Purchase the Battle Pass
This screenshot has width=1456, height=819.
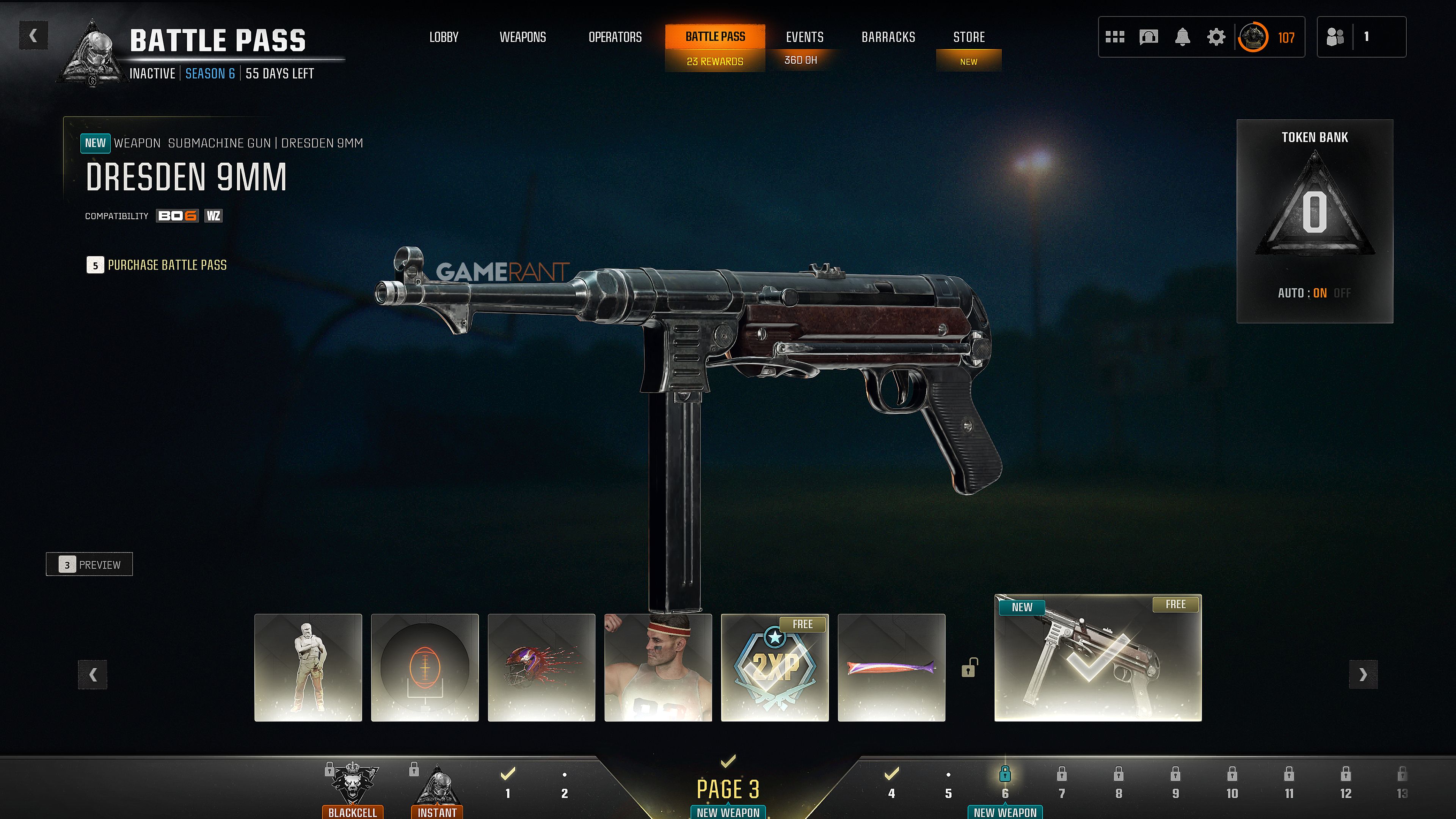click(157, 265)
